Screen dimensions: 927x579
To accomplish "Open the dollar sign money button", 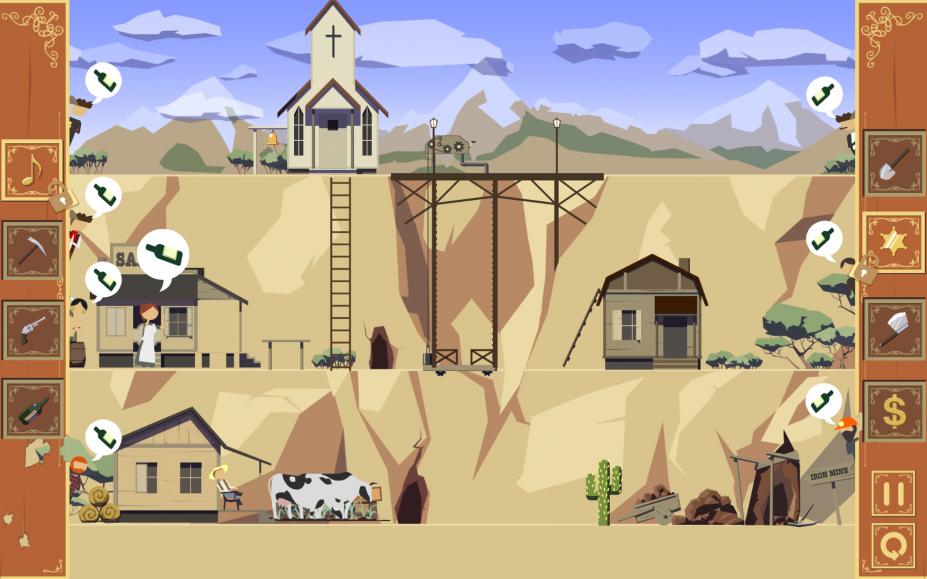I will pos(894,411).
